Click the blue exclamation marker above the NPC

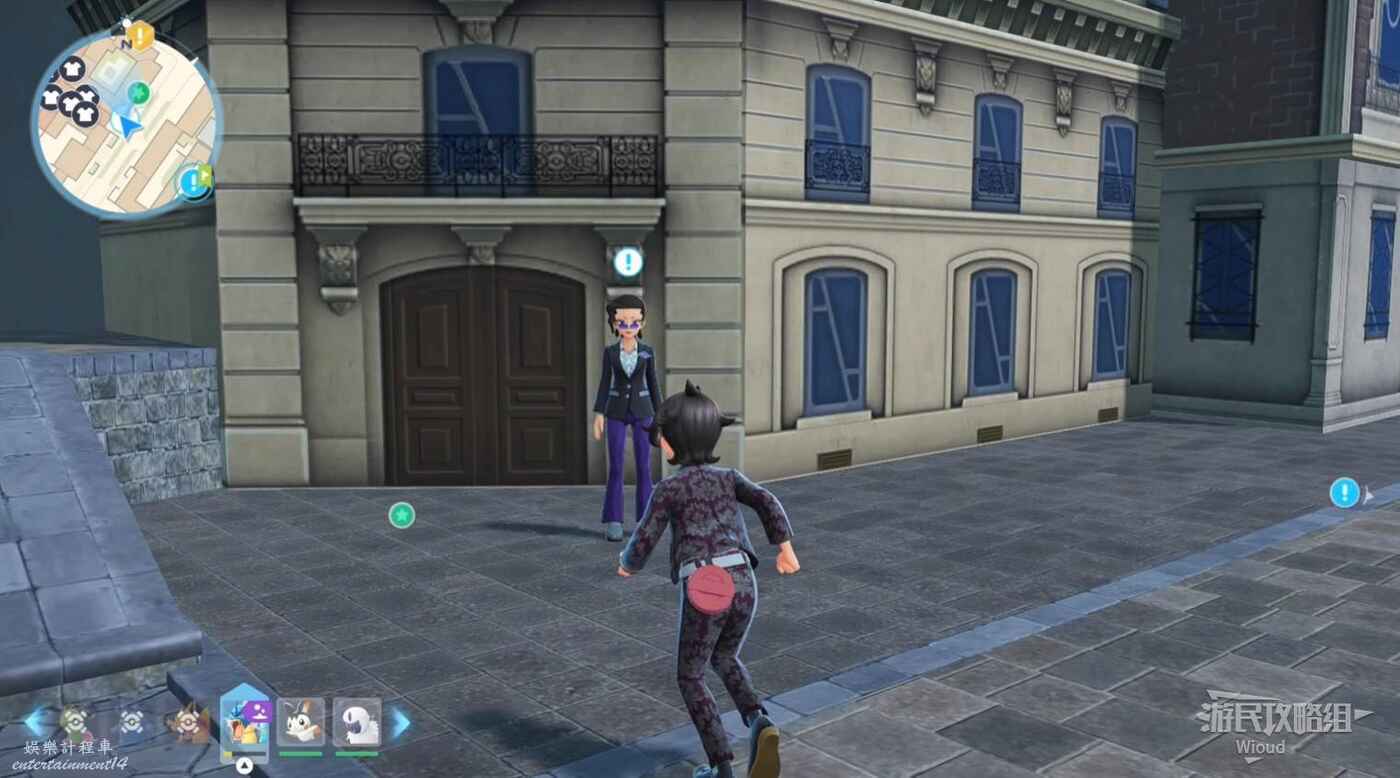pyautogui.click(x=628, y=262)
